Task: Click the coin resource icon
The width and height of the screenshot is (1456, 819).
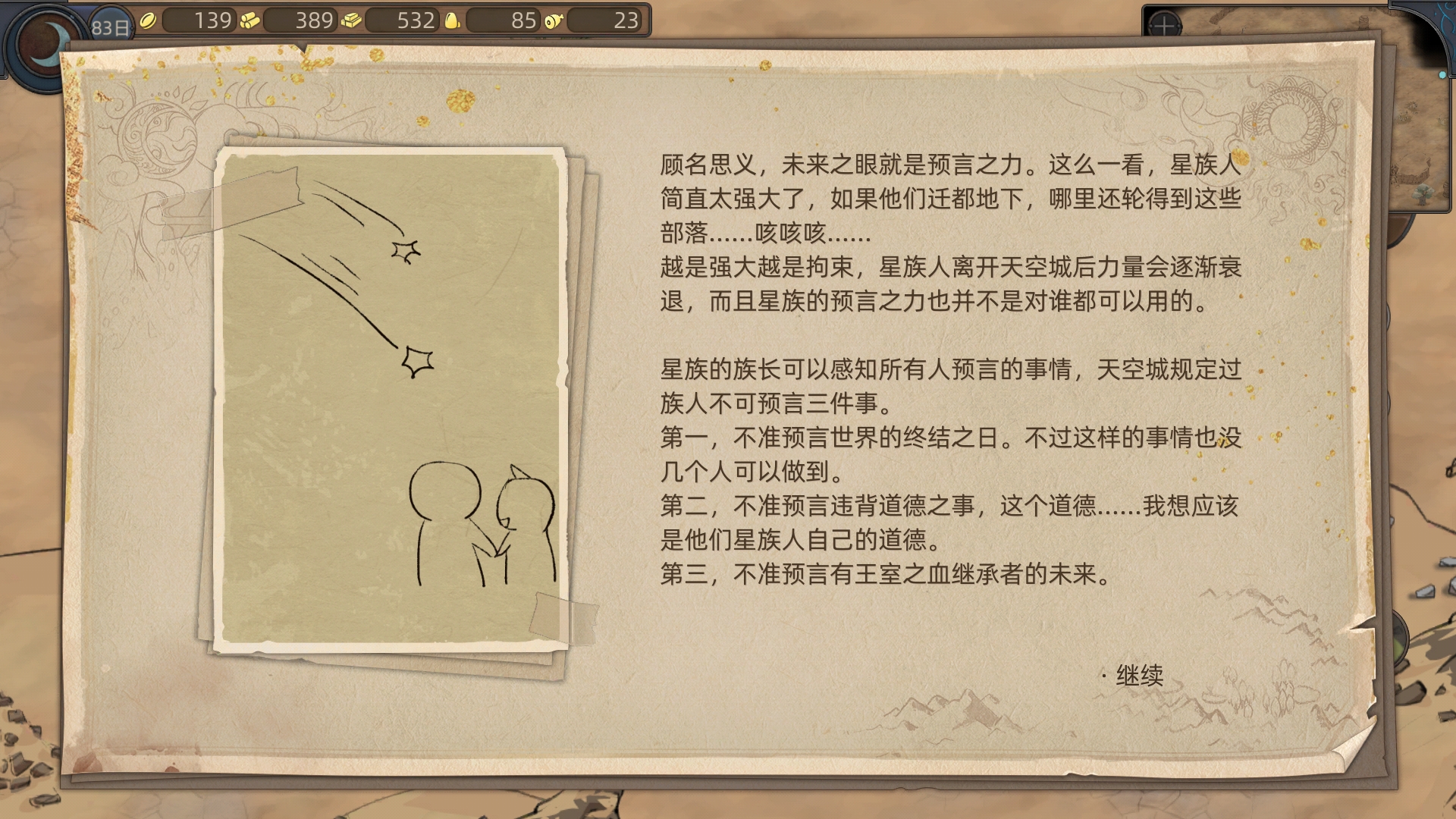Action: click(149, 20)
